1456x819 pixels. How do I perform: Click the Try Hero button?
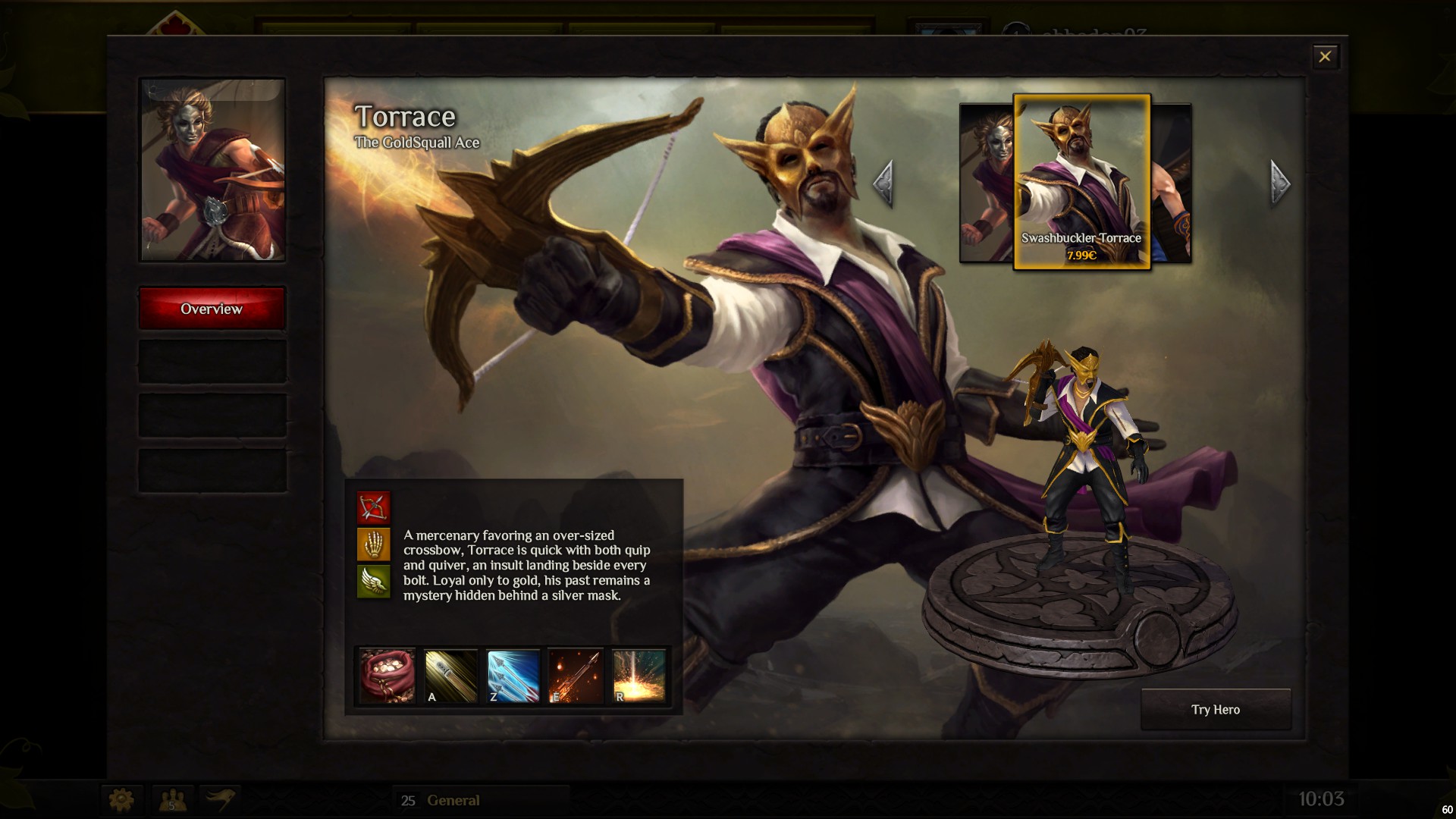point(1215,710)
